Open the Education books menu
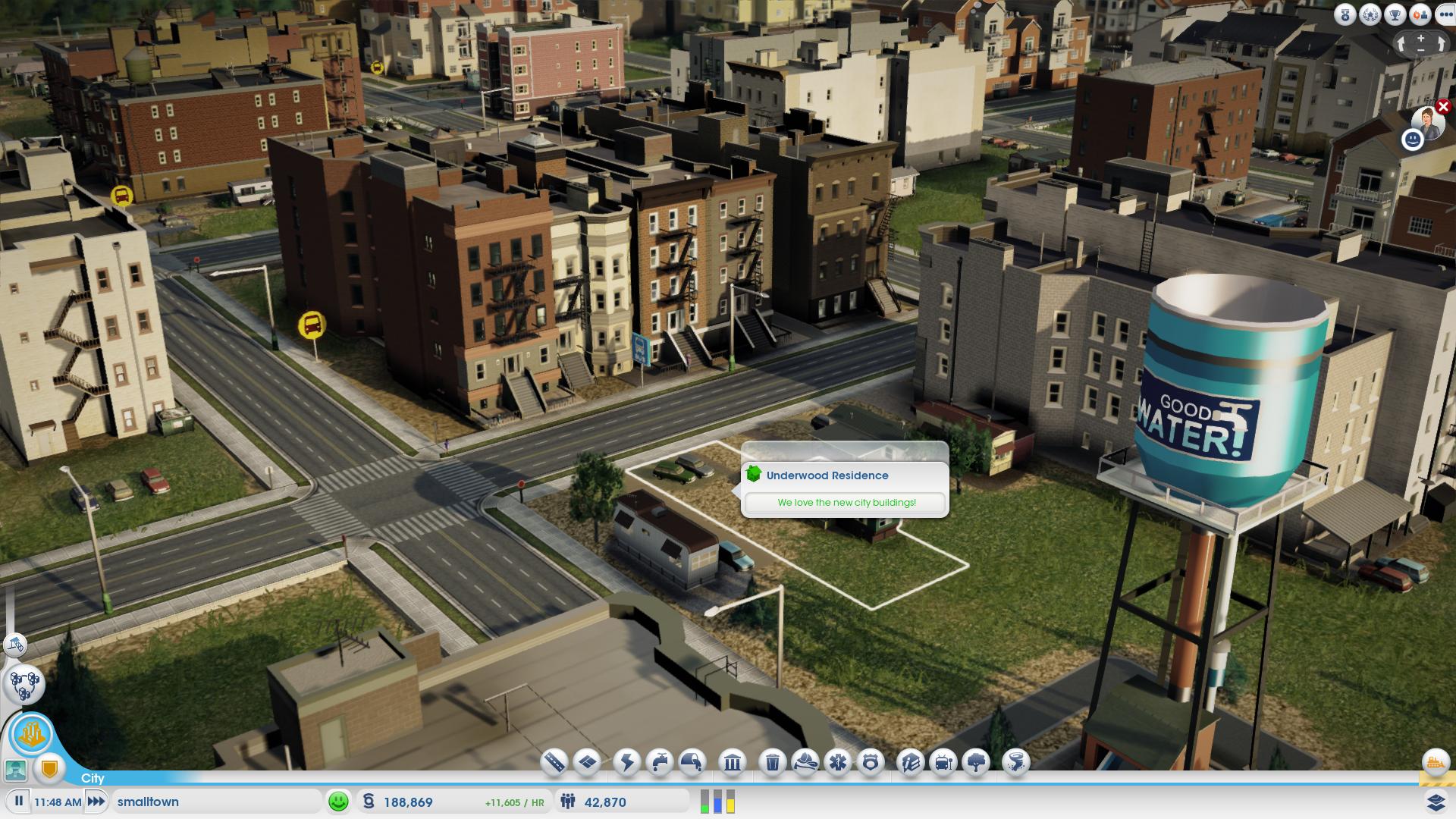 pos(911,761)
